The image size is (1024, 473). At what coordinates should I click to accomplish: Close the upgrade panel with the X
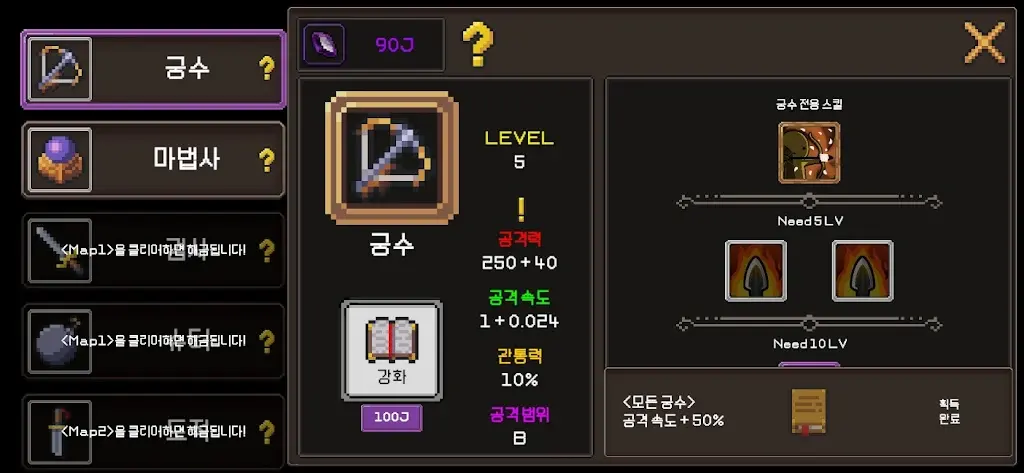coord(983,43)
